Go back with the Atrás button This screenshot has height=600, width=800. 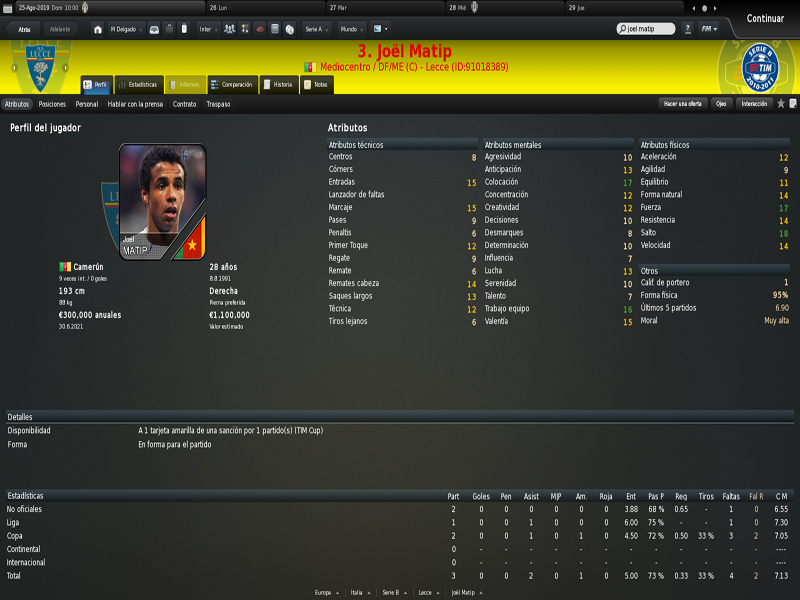coord(25,29)
